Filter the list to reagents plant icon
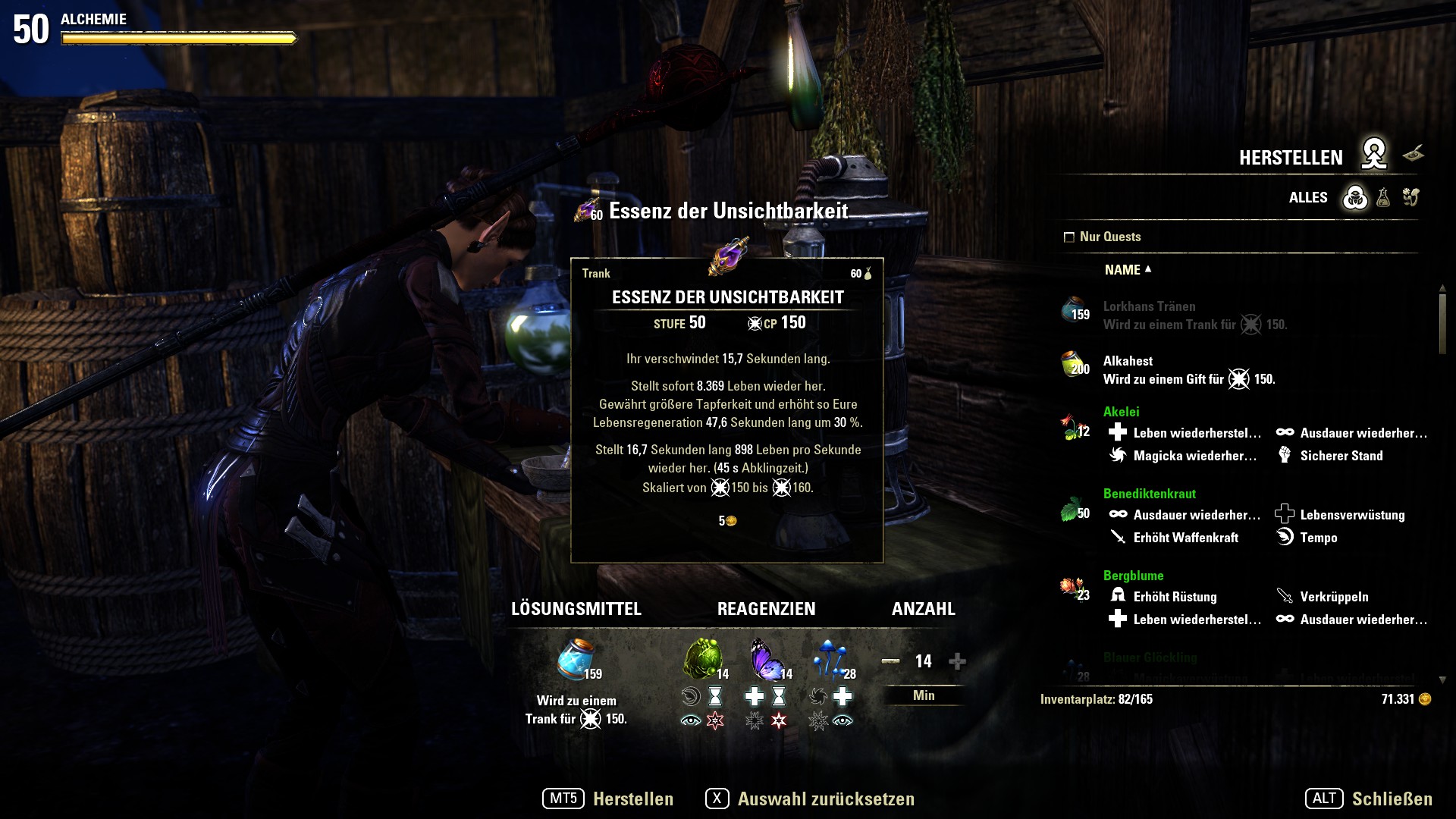 click(1410, 198)
